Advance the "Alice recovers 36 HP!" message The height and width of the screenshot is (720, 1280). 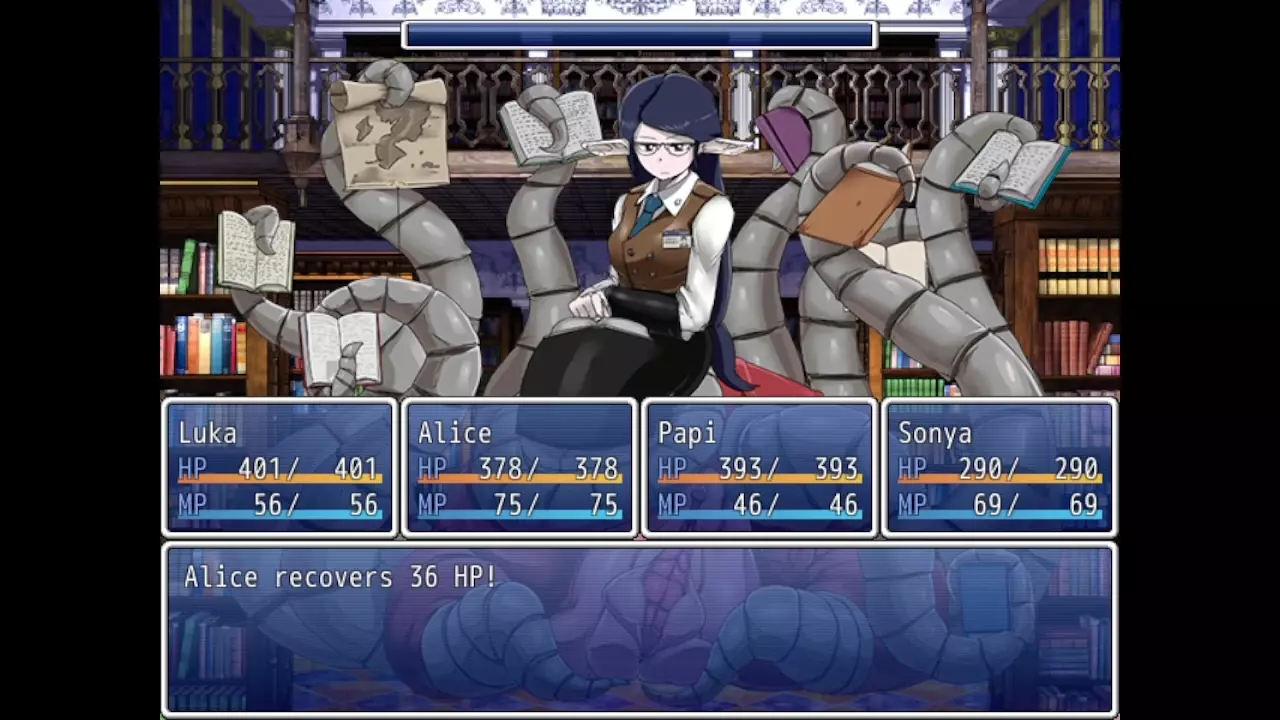[x=639, y=628]
